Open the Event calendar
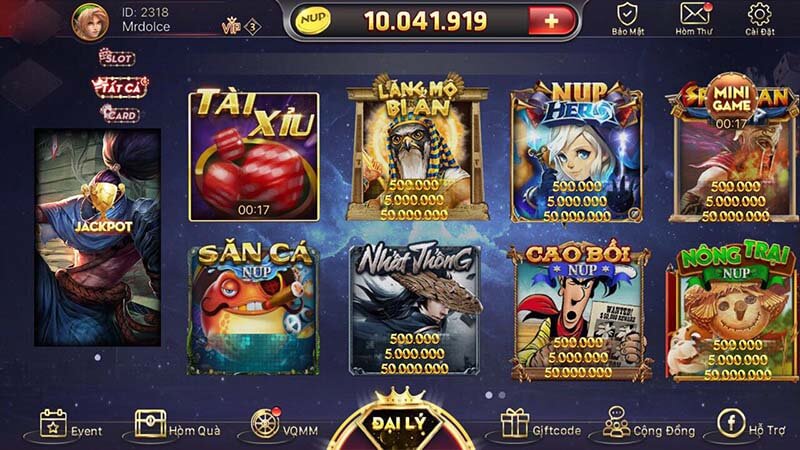Image resolution: width=800 pixels, height=450 pixels. tap(71, 427)
